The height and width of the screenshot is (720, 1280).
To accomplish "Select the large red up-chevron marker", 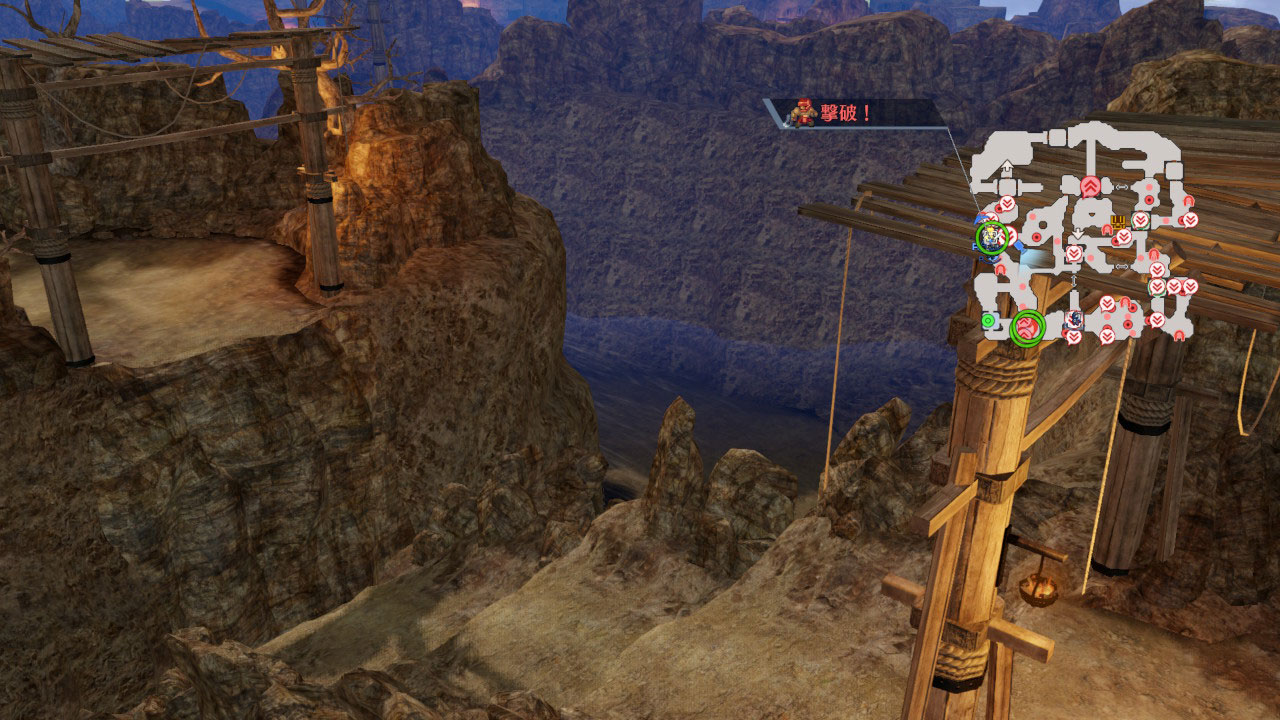I will pos(1090,187).
